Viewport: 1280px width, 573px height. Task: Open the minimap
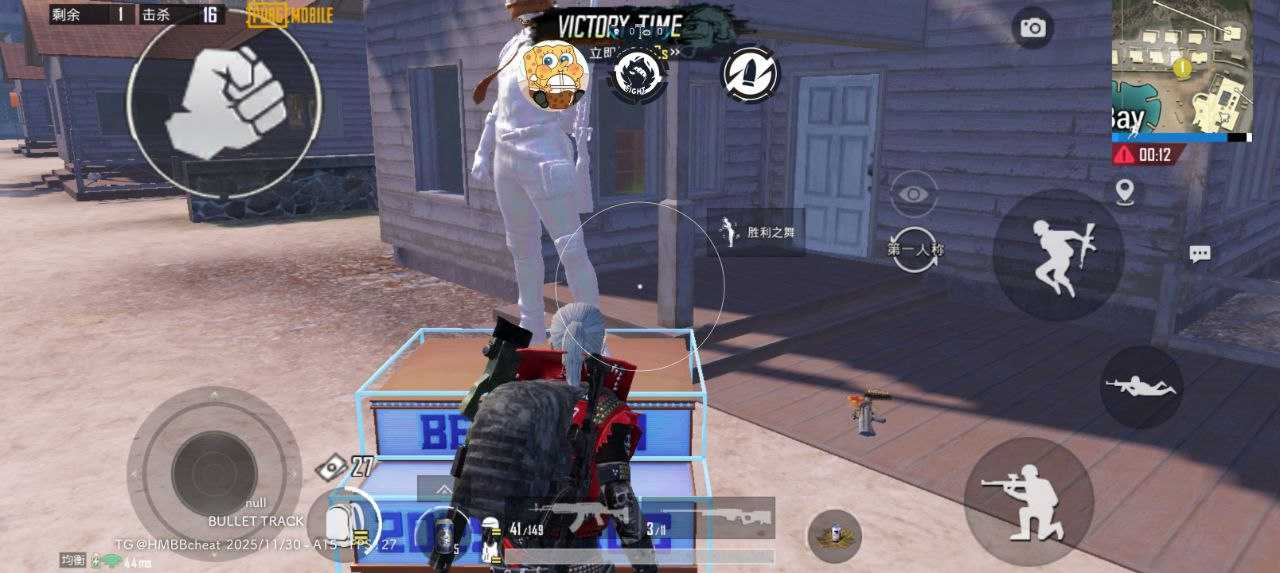pos(1181,66)
